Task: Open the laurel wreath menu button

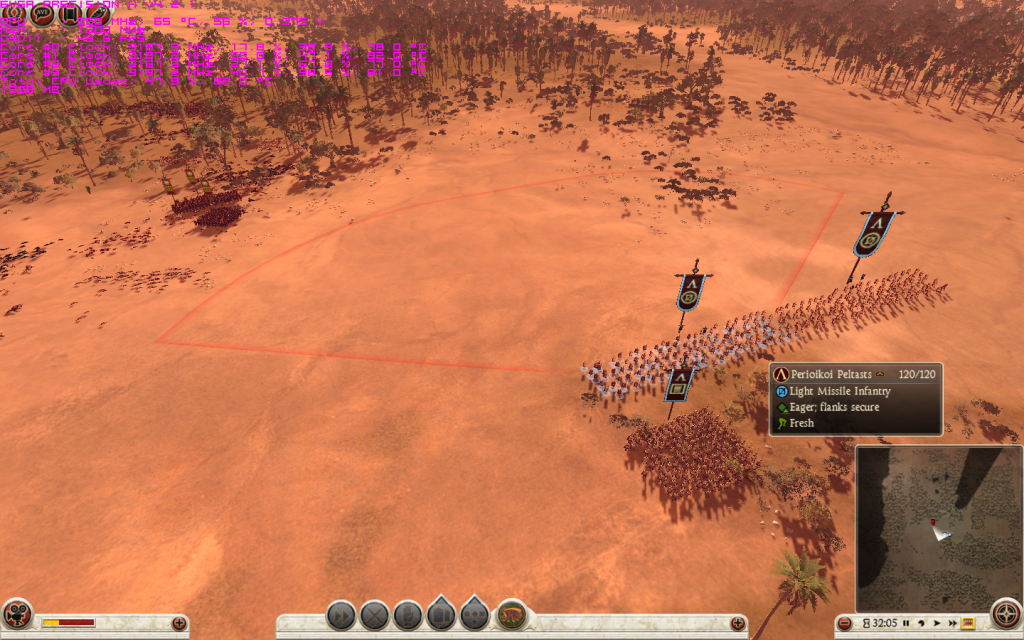Action: pos(13,14)
